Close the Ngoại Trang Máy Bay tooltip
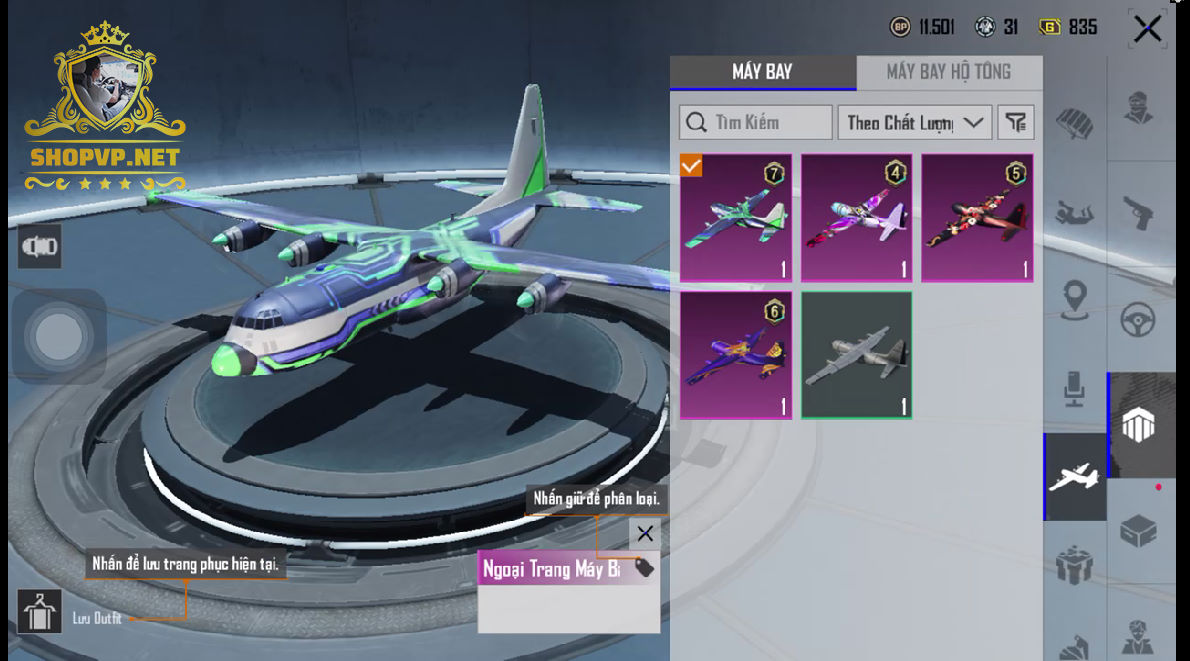This screenshot has height=661, width=1190. pyautogui.click(x=645, y=533)
